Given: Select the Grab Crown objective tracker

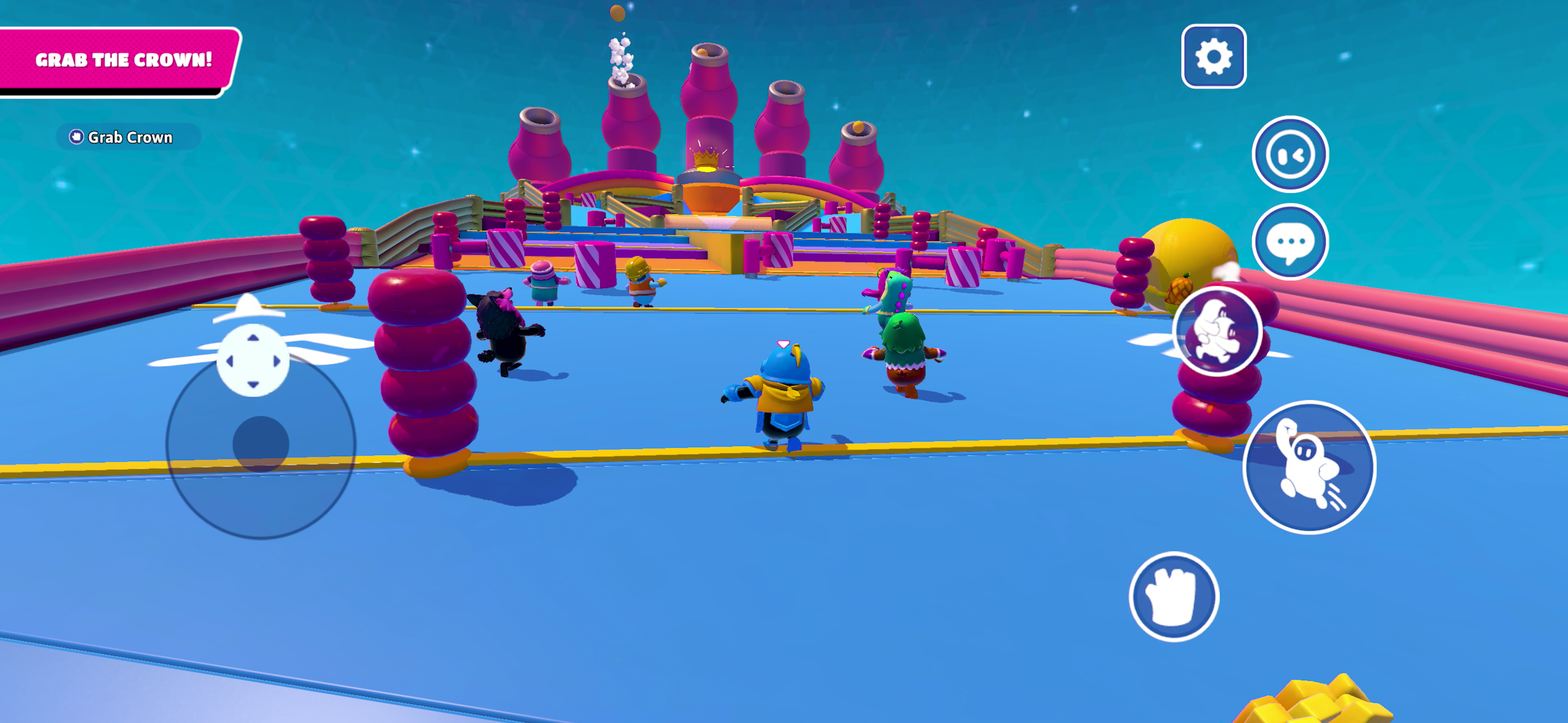Looking at the screenshot, I should [122, 137].
